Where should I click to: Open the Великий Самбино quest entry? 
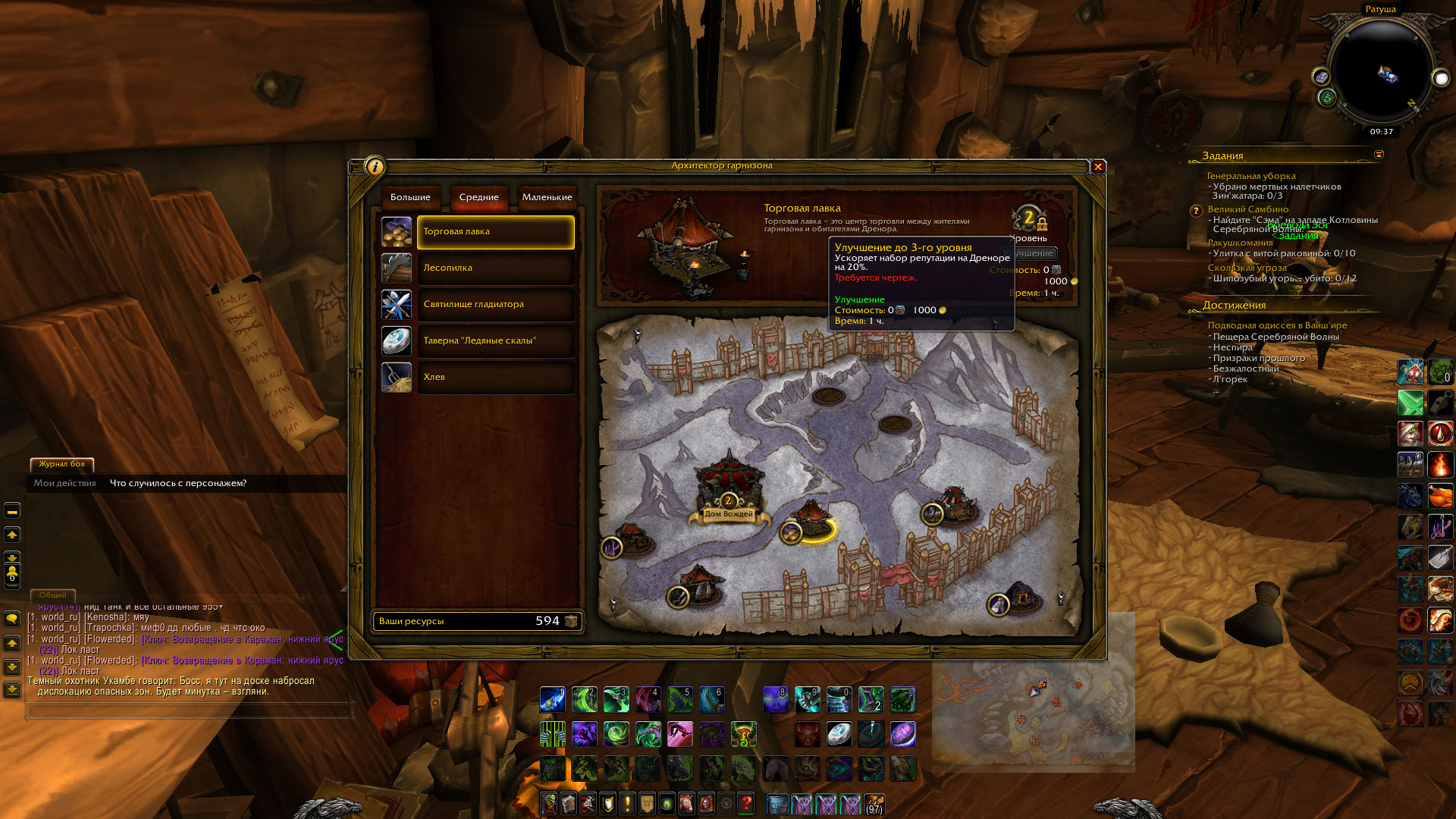click(x=1247, y=209)
